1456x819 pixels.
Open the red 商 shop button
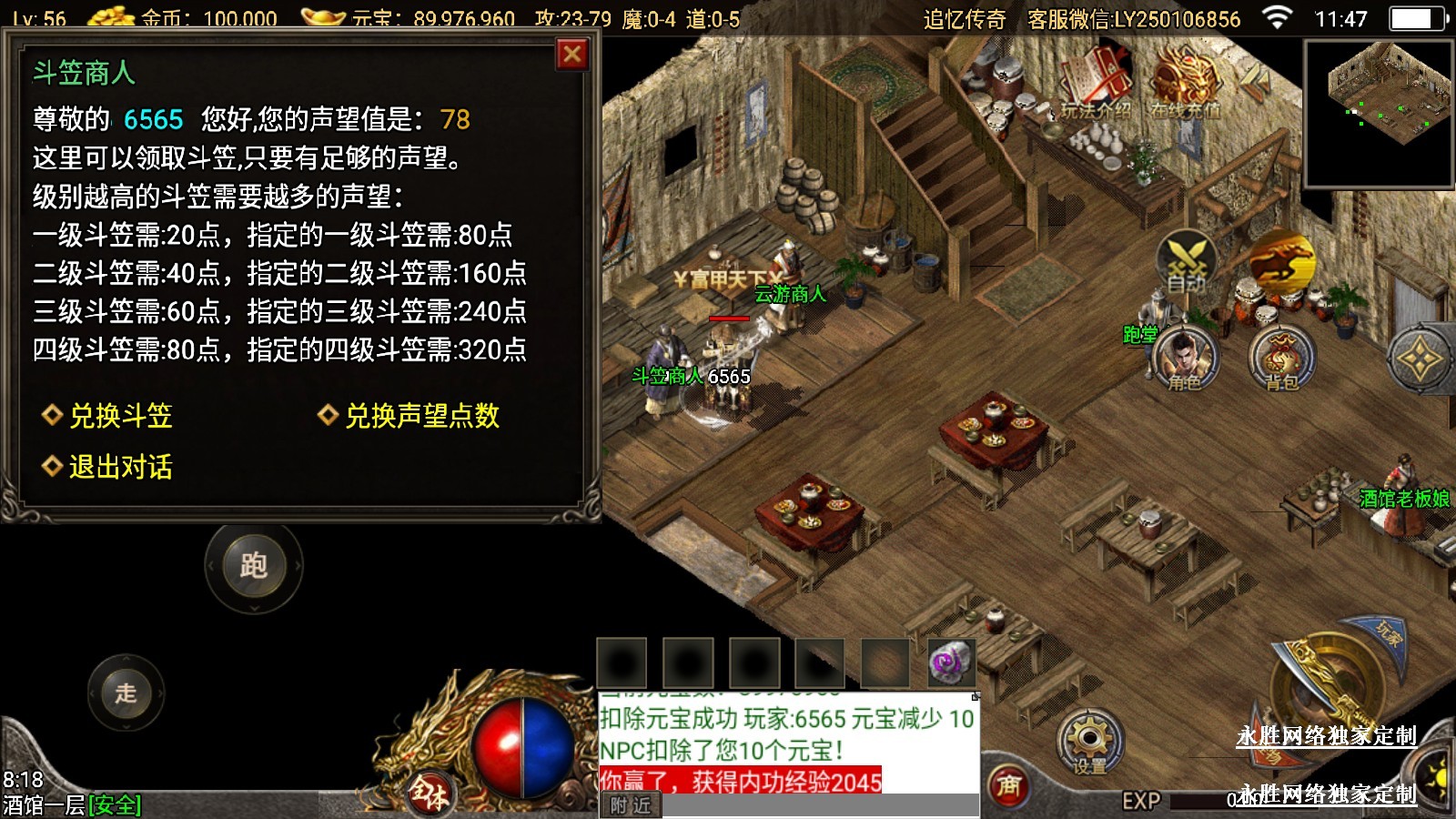click(1008, 786)
